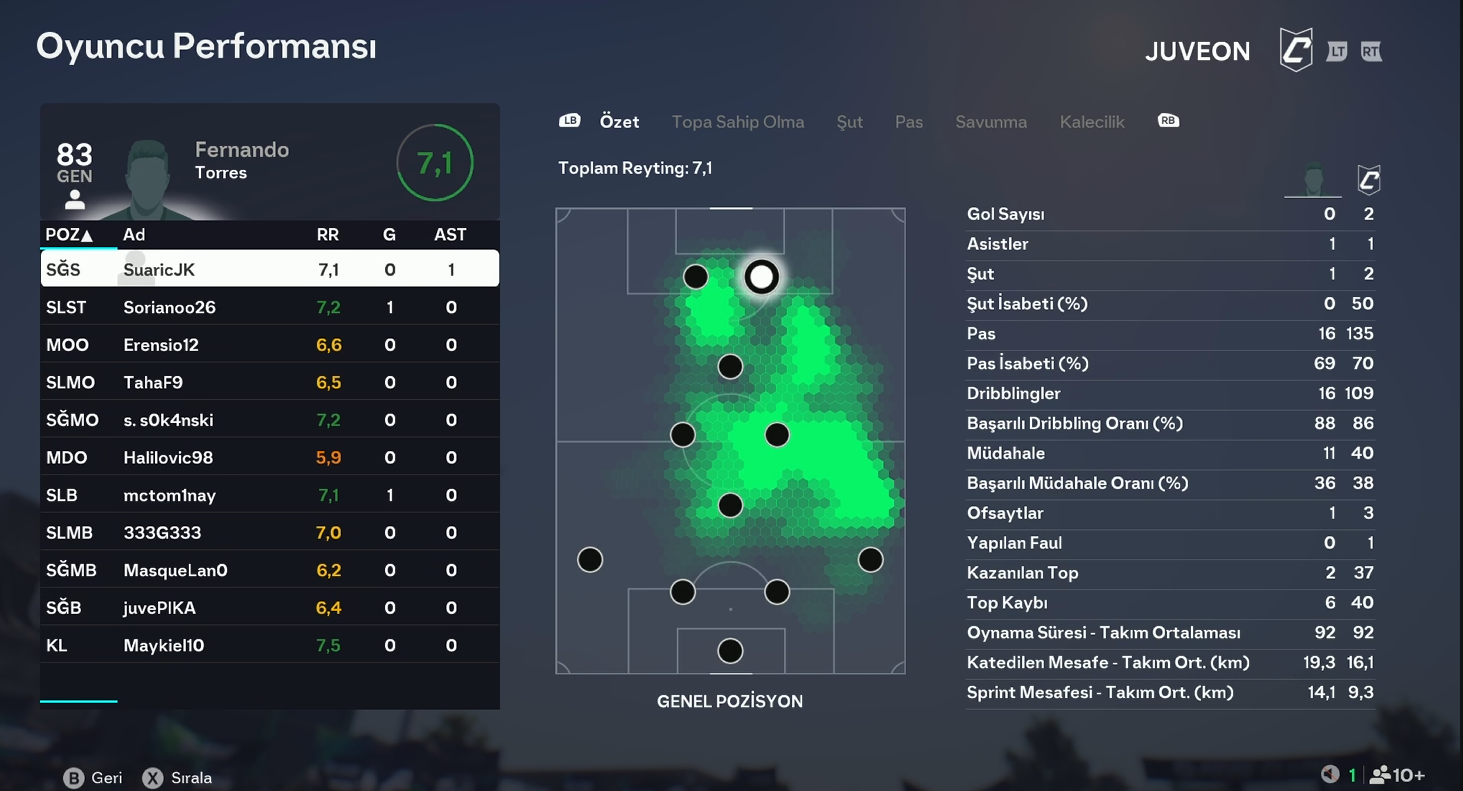Select player row Sorianoo26
1463x791 pixels.
(269, 307)
